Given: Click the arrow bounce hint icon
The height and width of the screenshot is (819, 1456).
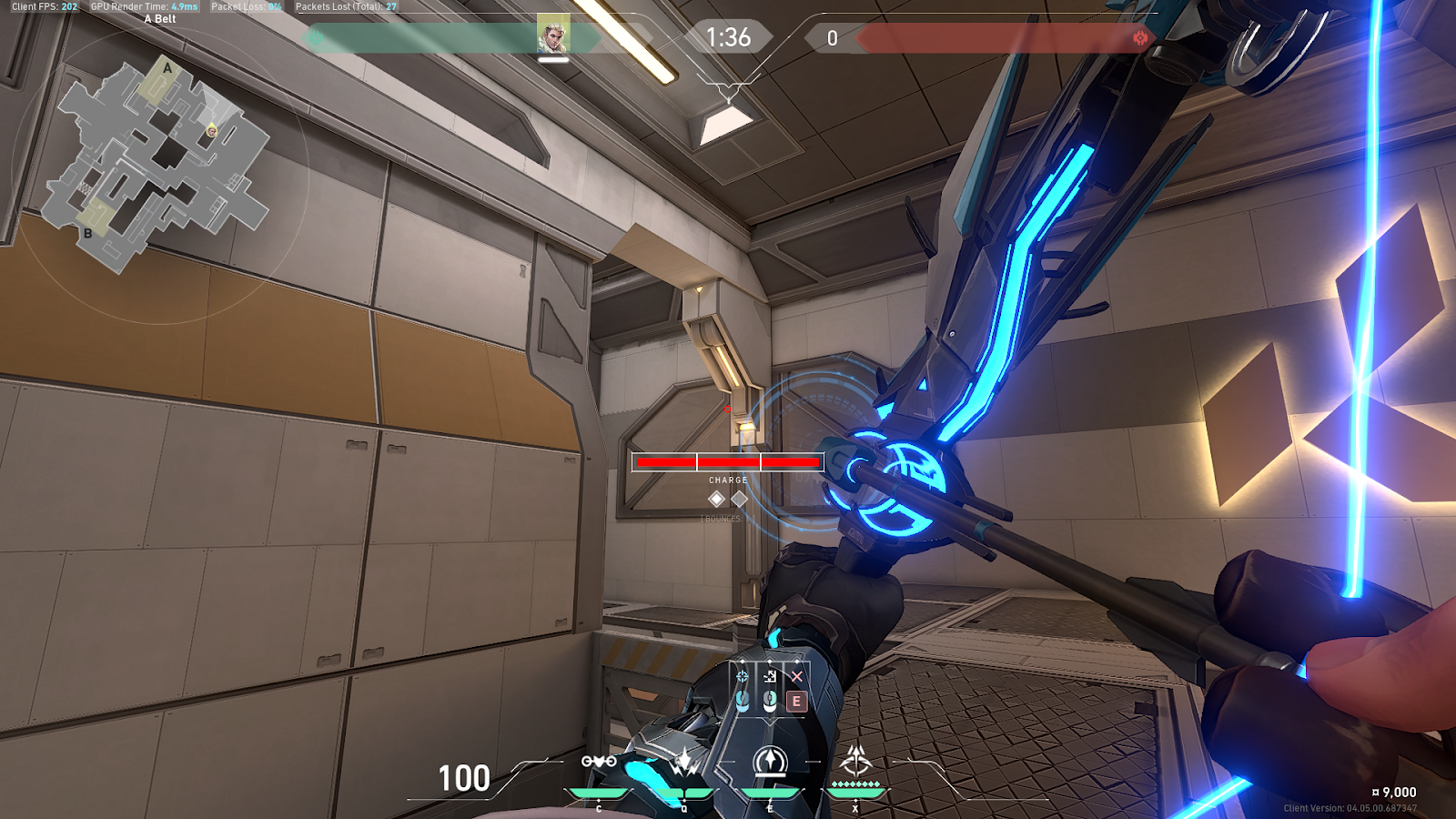Looking at the screenshot, I should coord(770,676).
